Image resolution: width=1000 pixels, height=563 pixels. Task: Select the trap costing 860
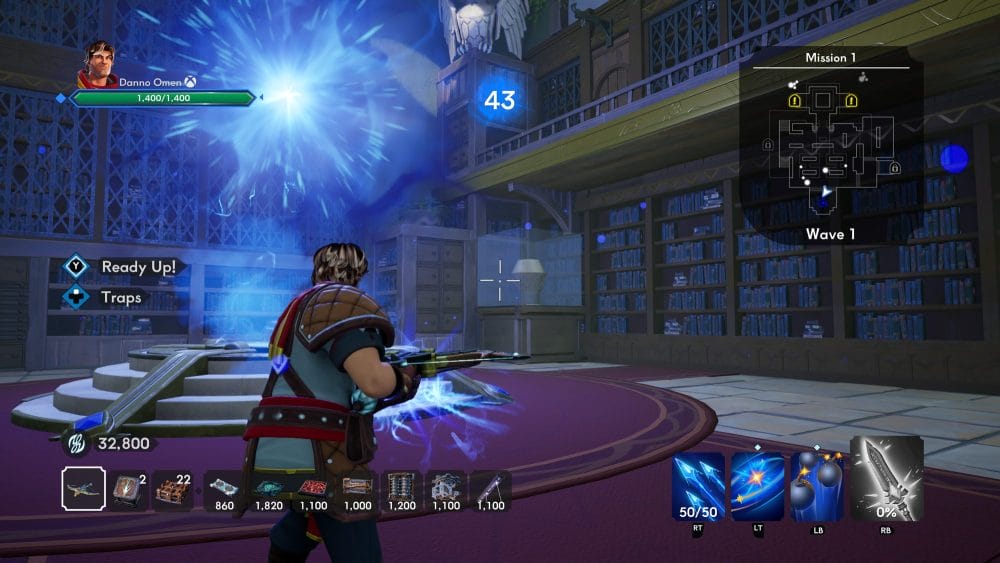(225, 489)
